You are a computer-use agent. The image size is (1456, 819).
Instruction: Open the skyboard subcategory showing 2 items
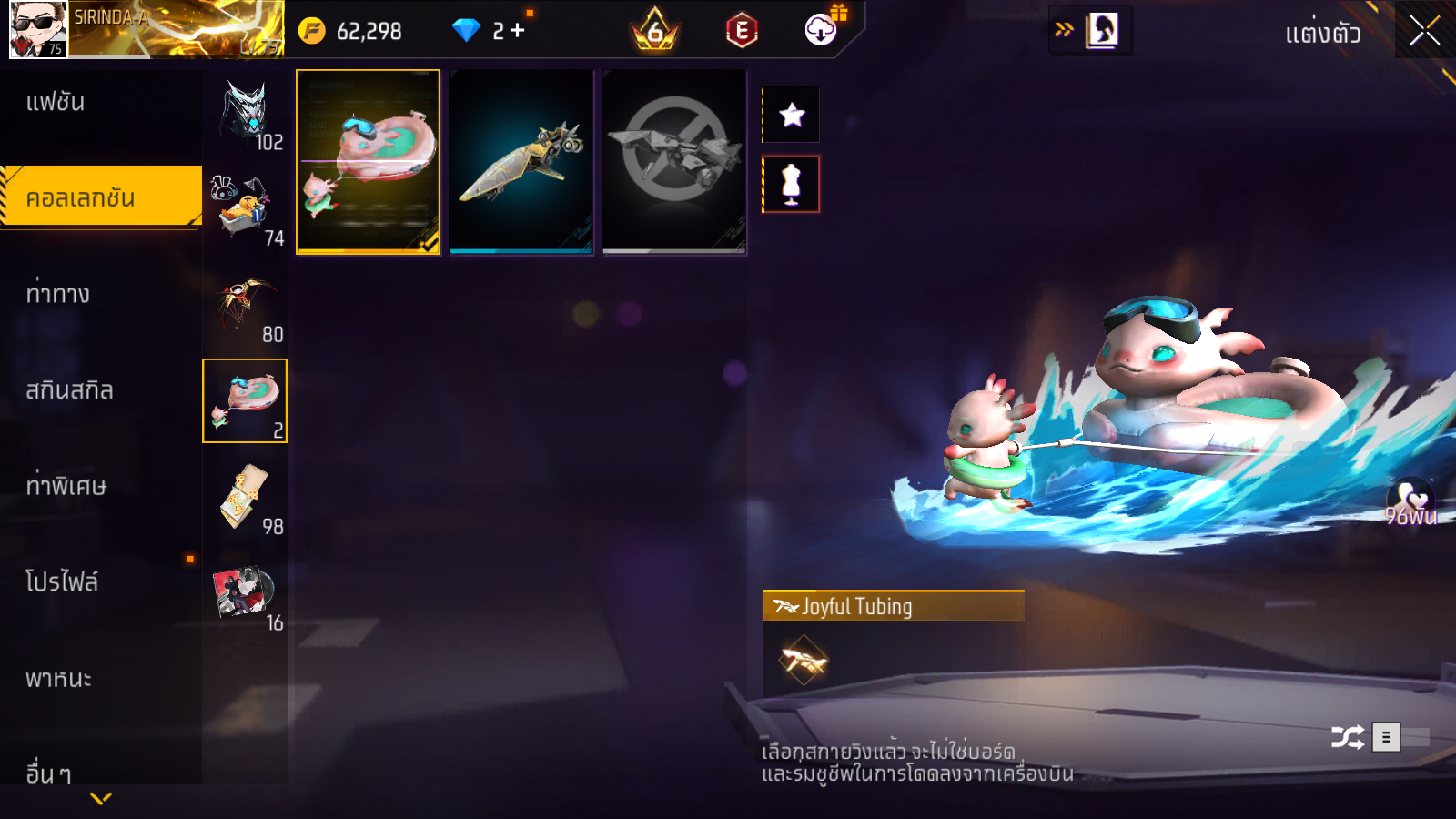[245, 400]
